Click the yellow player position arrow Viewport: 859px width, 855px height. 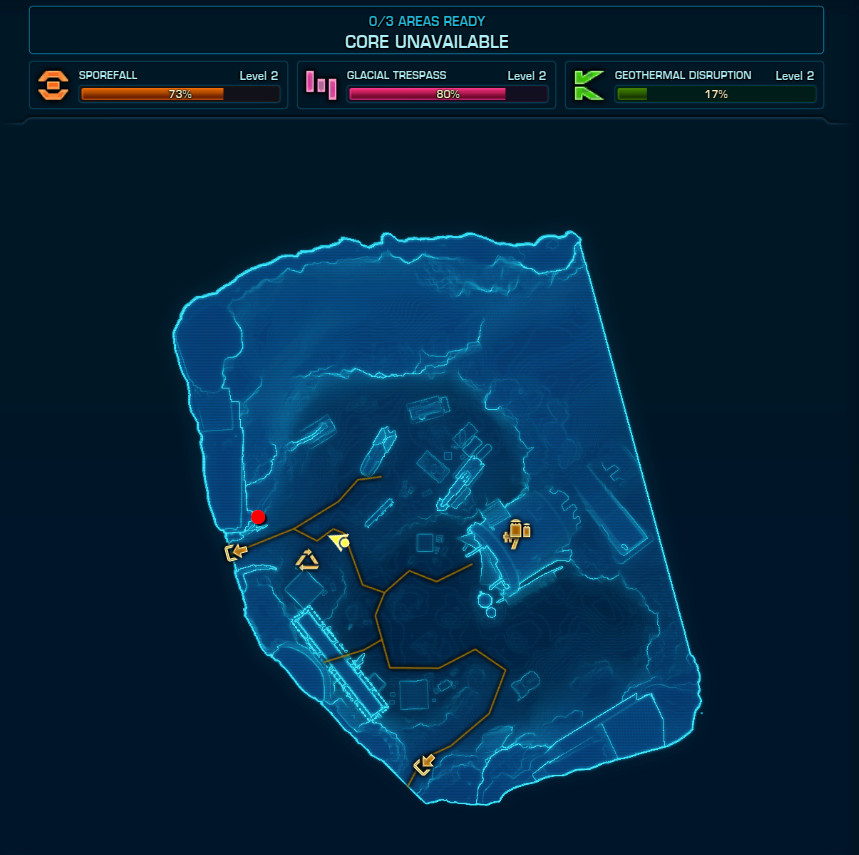point(340,541)
